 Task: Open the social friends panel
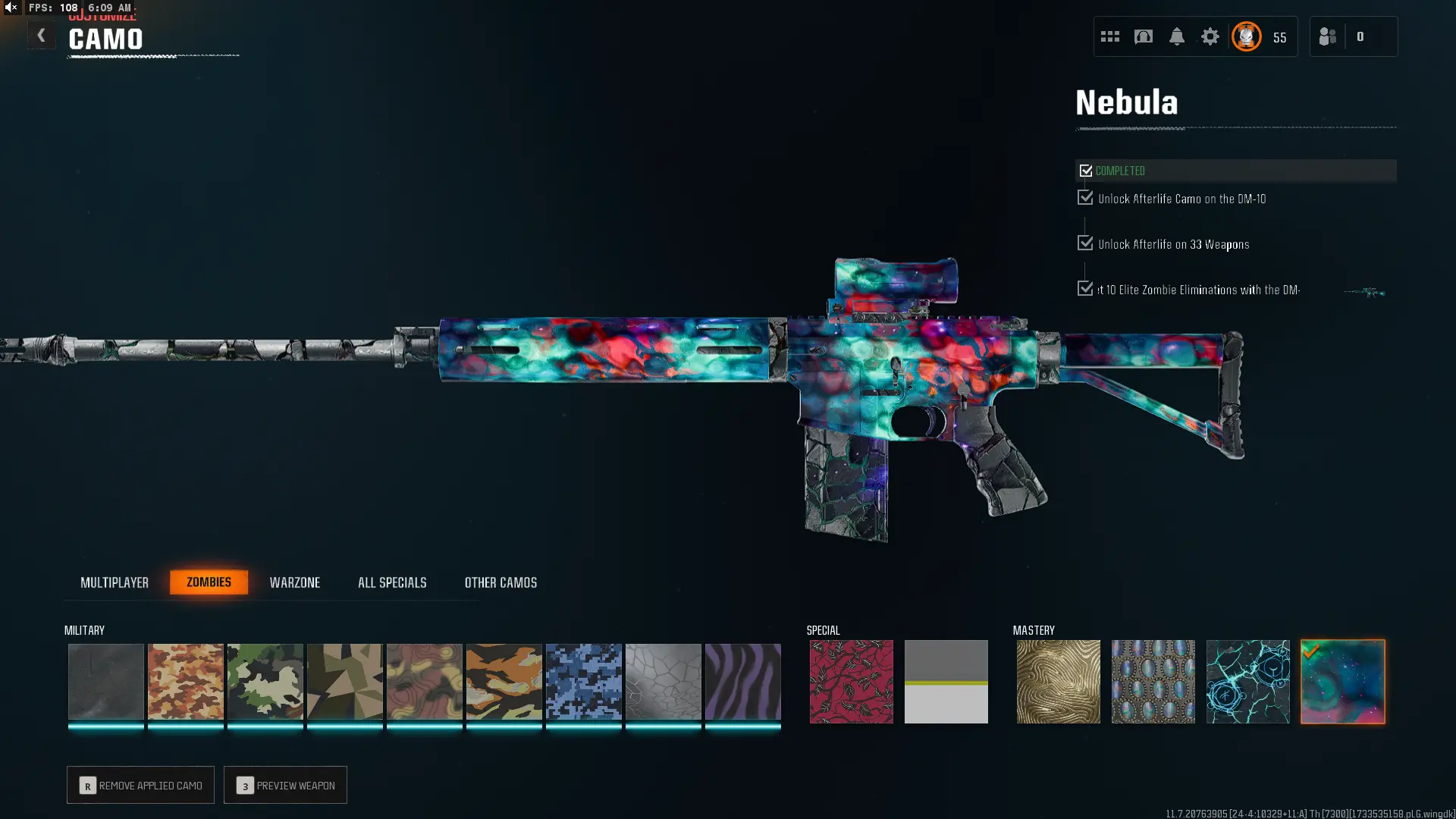pyautogui.click(x=1328, y=36)
